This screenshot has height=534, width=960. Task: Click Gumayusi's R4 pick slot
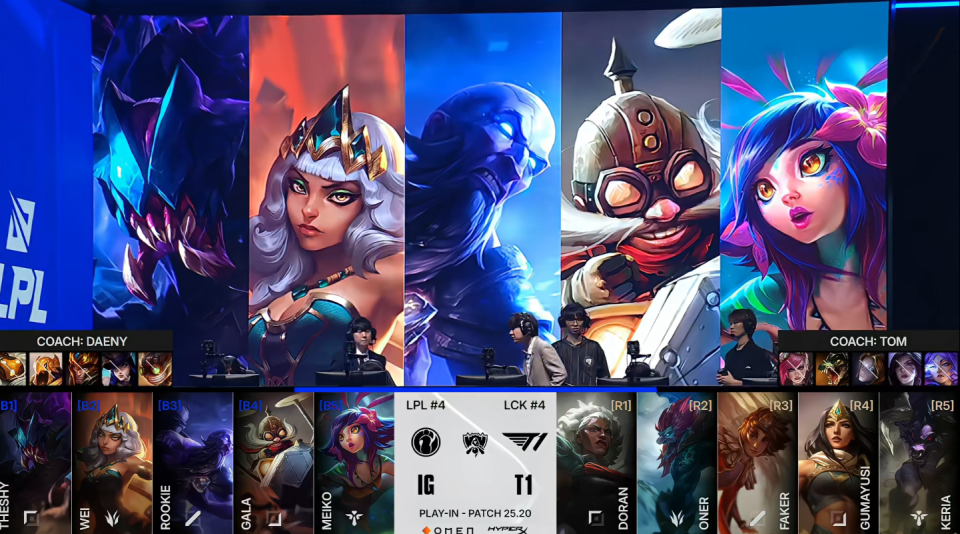(838, 462)
